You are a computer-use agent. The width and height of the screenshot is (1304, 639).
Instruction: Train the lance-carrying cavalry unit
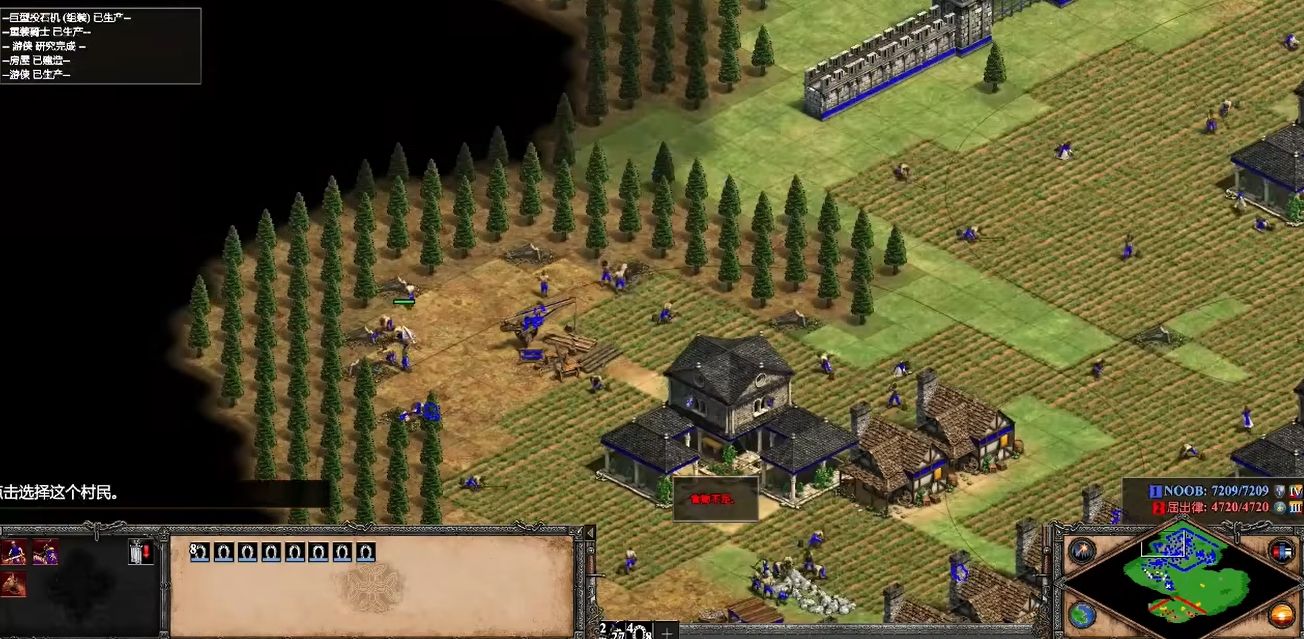[x=45, y=552]
